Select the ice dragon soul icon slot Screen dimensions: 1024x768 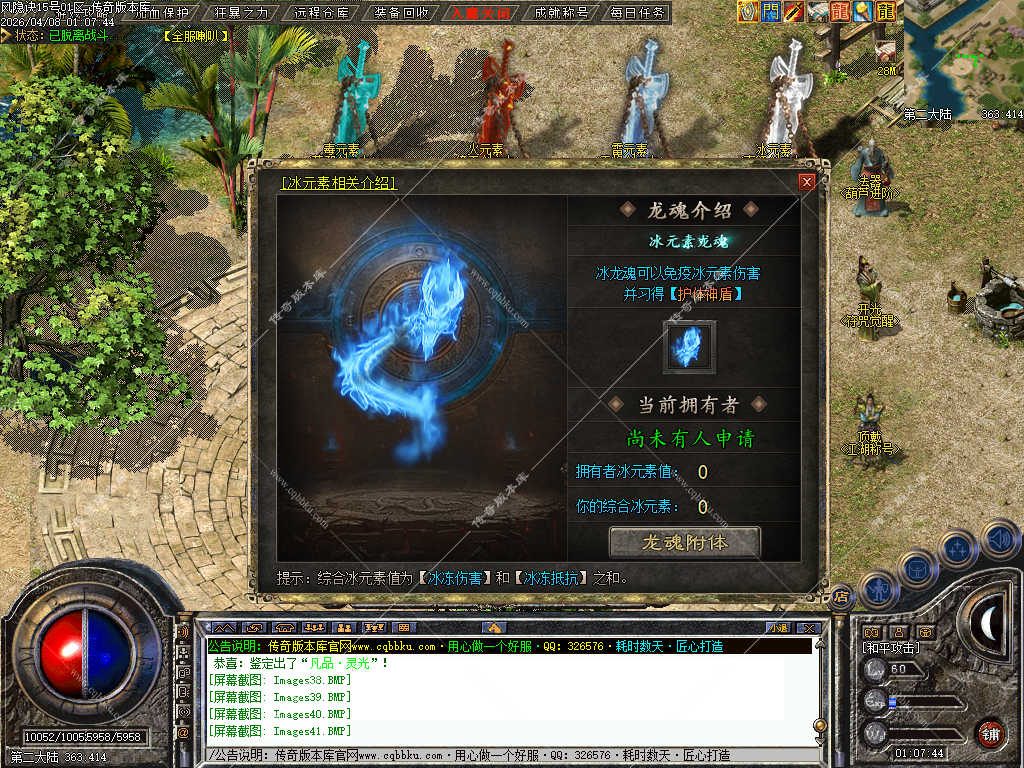pos(689,346)
